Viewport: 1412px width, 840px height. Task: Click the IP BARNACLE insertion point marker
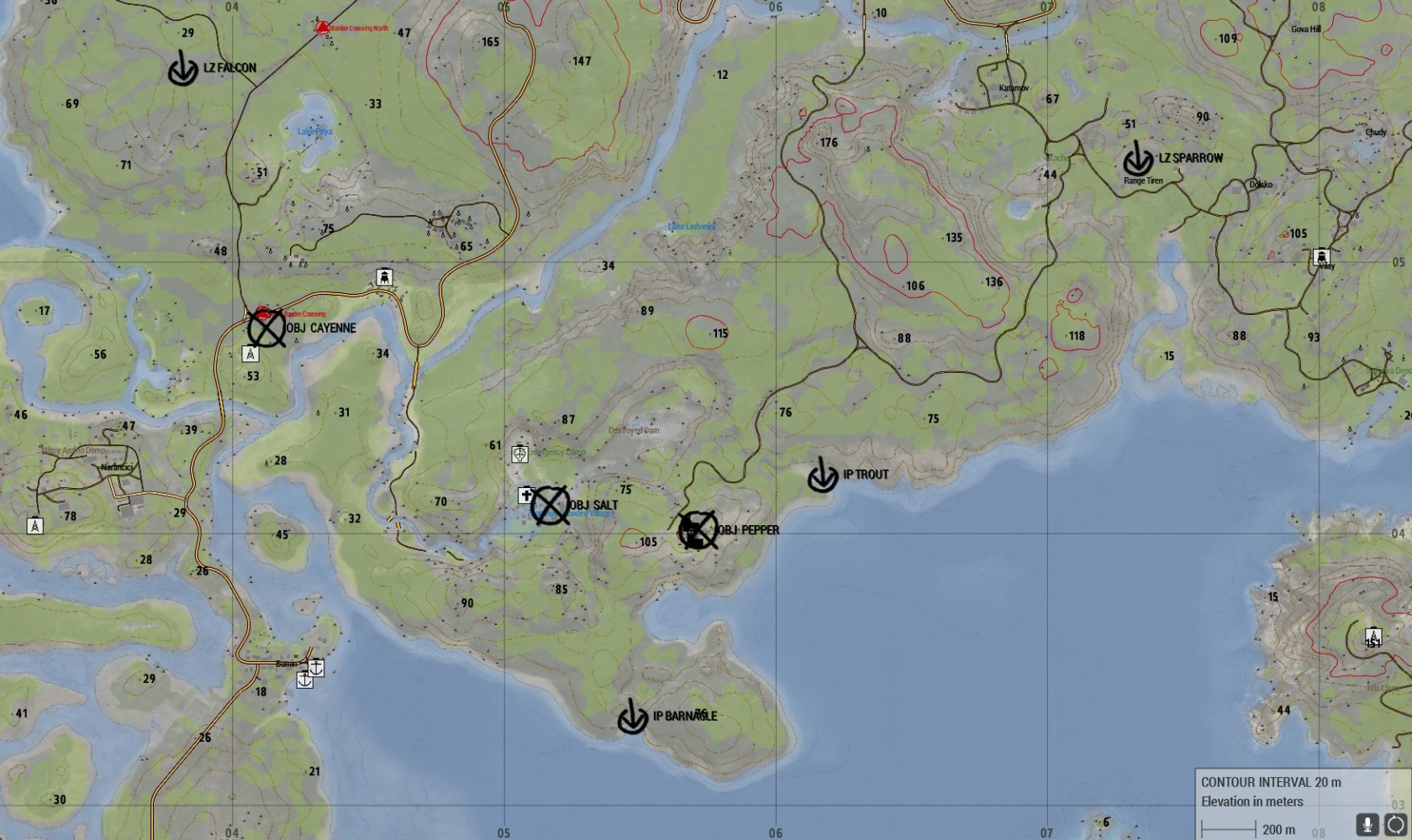pyautogui.click(x=632, y=721)
